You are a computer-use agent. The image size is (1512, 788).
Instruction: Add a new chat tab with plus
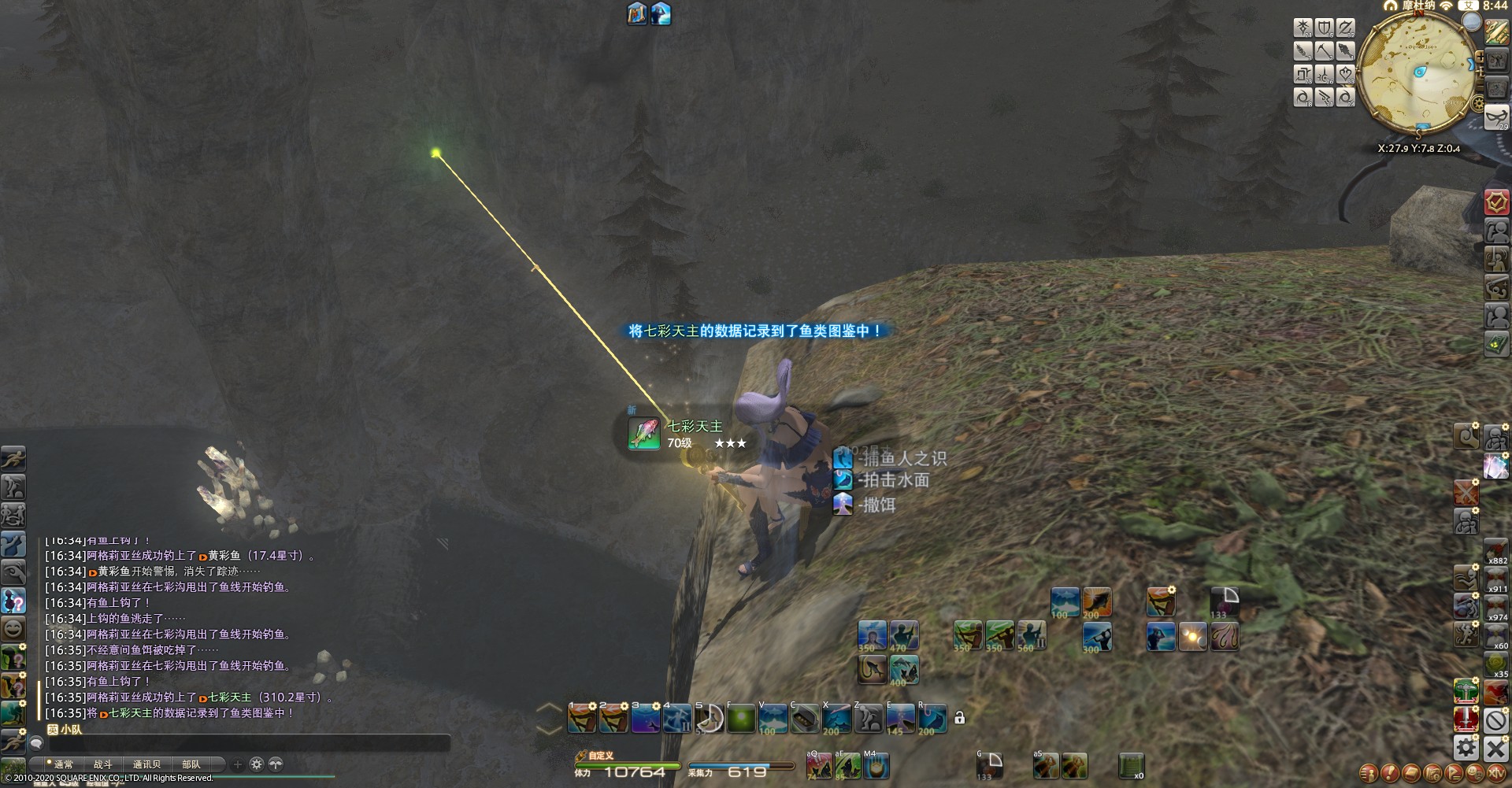coord(237,764)
